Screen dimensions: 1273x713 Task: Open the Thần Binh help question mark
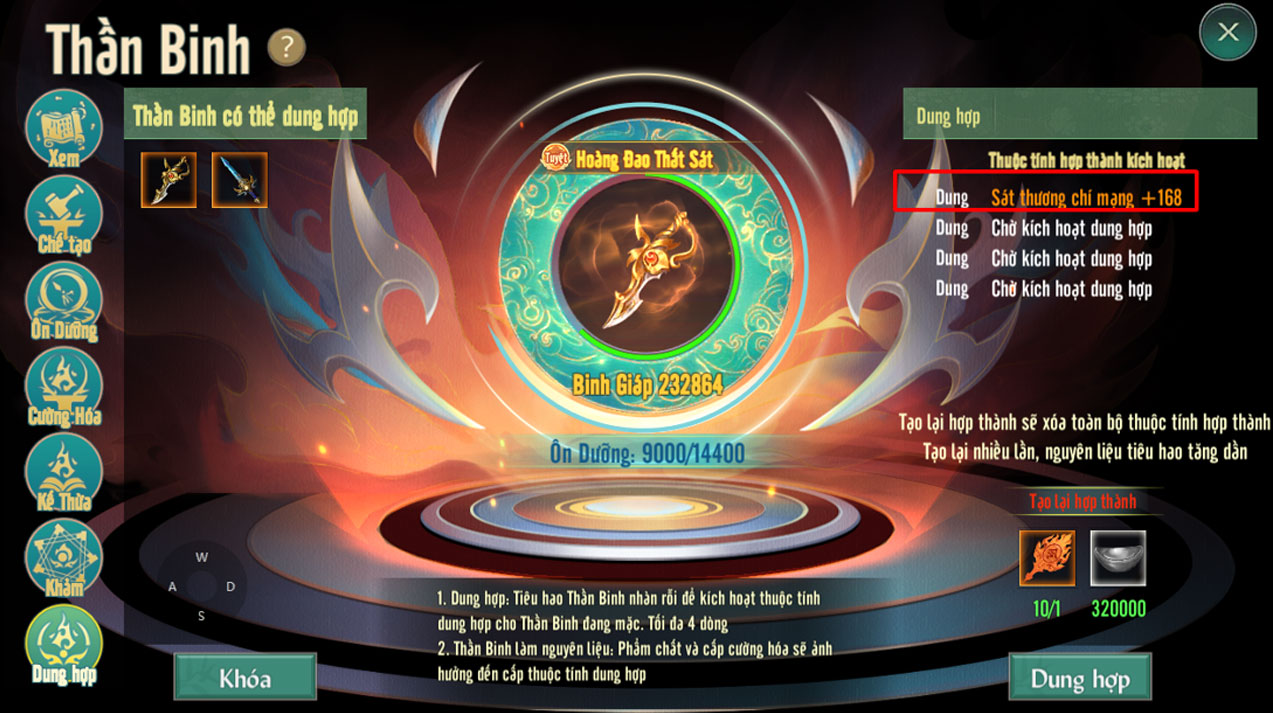286,47
